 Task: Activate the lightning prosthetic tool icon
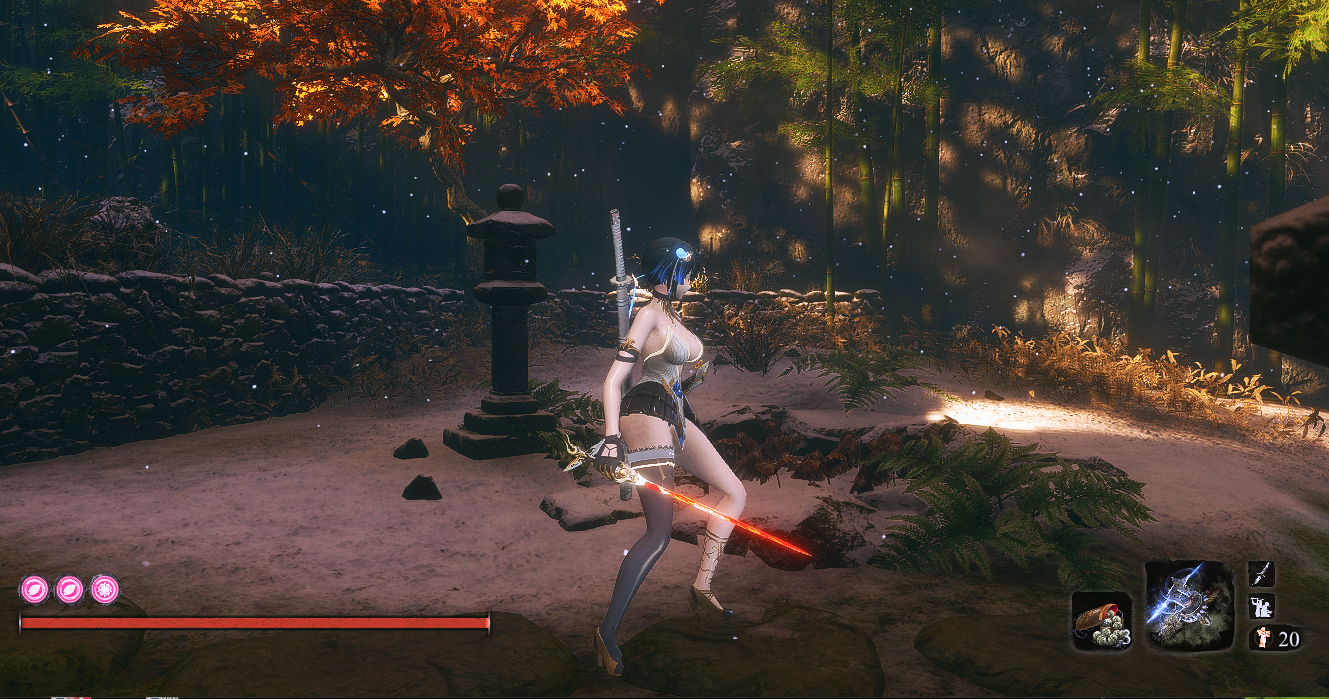coord(1188,605)
